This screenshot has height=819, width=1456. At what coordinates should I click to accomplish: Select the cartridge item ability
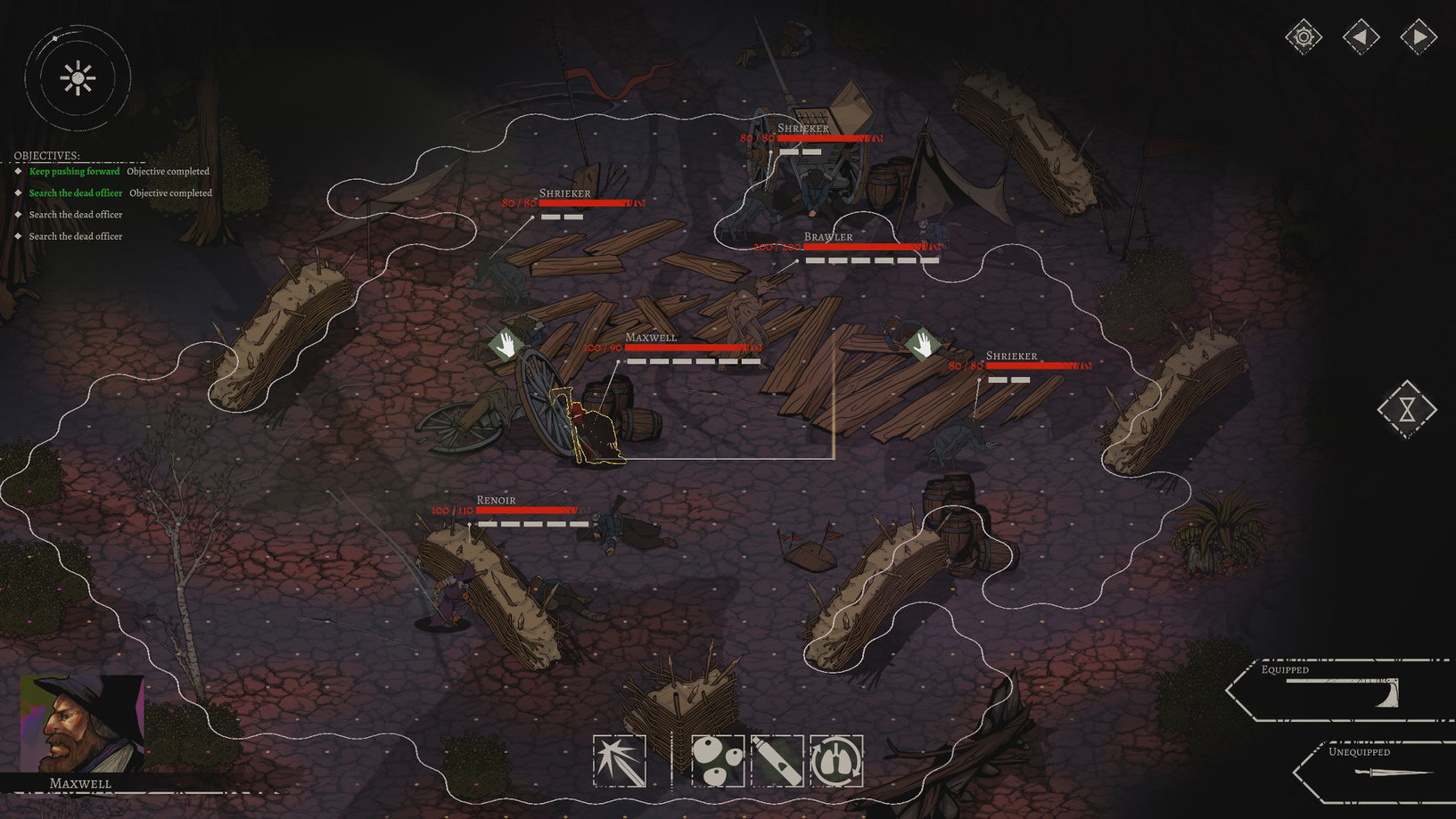(x=777, y=761)
